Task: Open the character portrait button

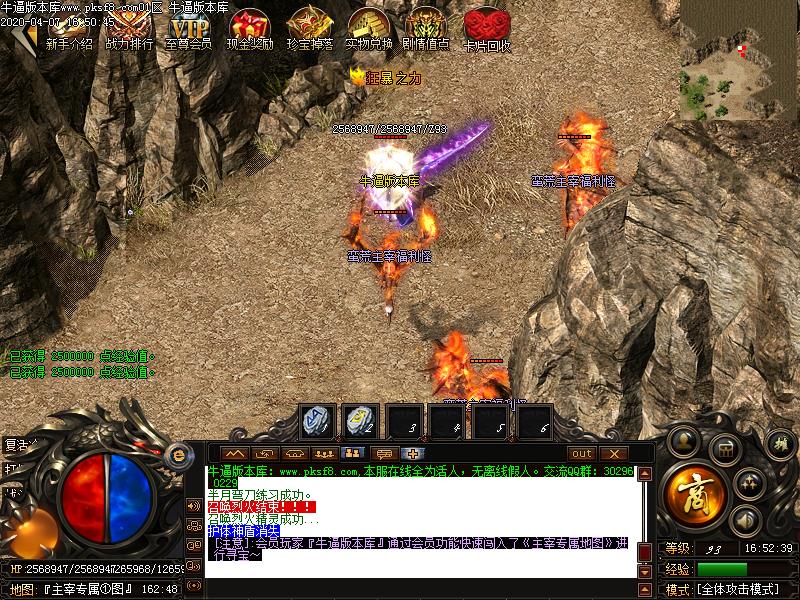Action: coord(684,440)
